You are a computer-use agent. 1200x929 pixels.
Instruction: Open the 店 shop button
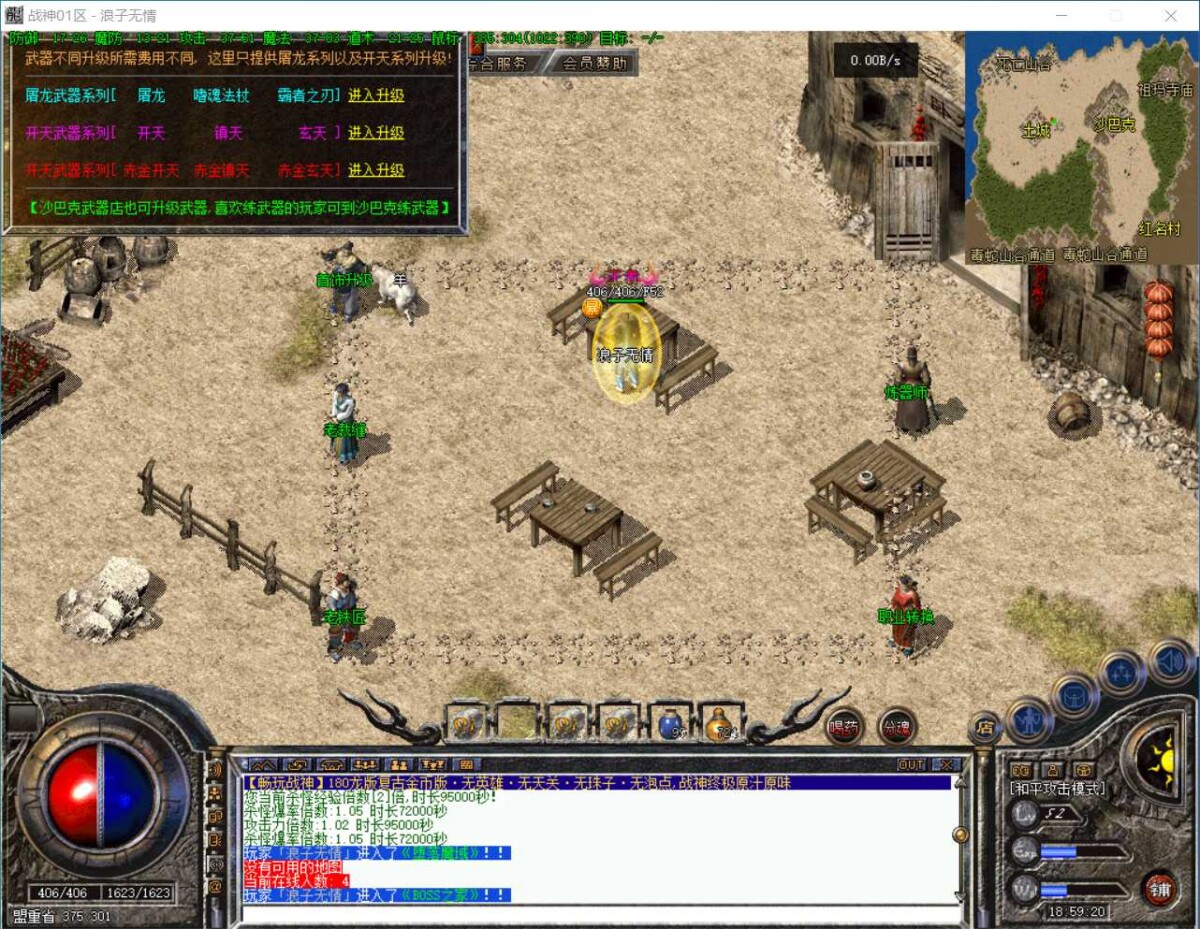[x=985, y=728]
